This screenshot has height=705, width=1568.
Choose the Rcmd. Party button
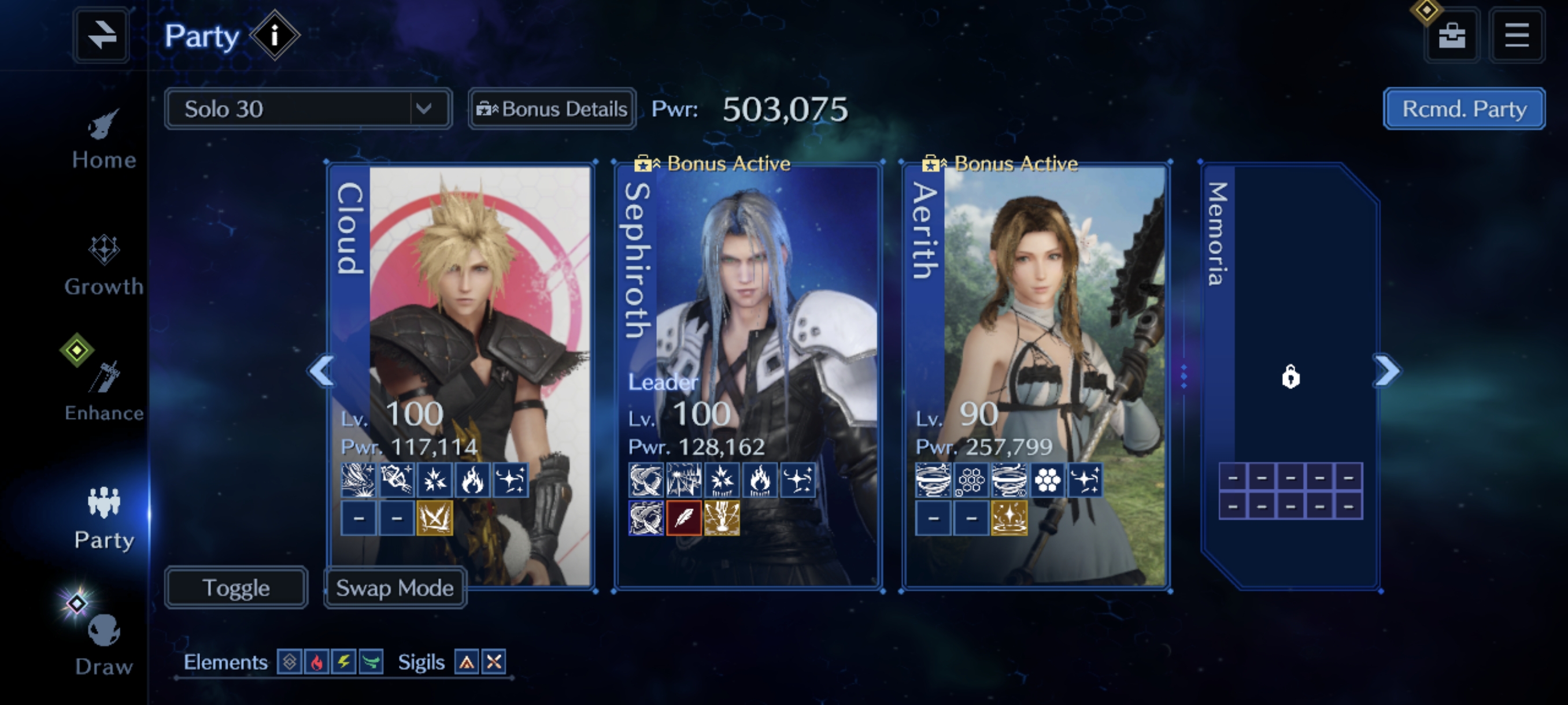click(1464, 109)
